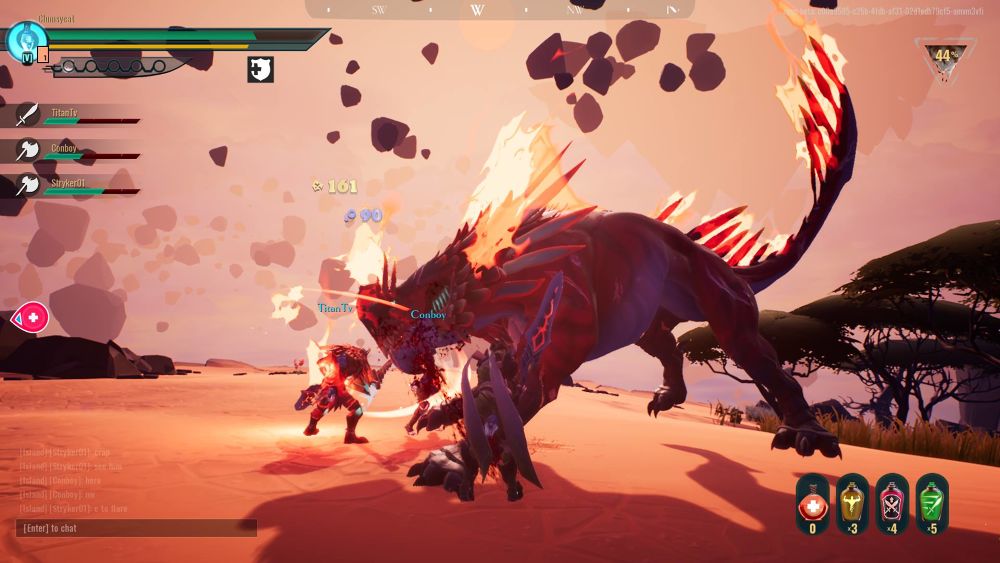Use the green sword tonic flask
The width and height of the screenshot is (1000, 563).
click(932, 502)
